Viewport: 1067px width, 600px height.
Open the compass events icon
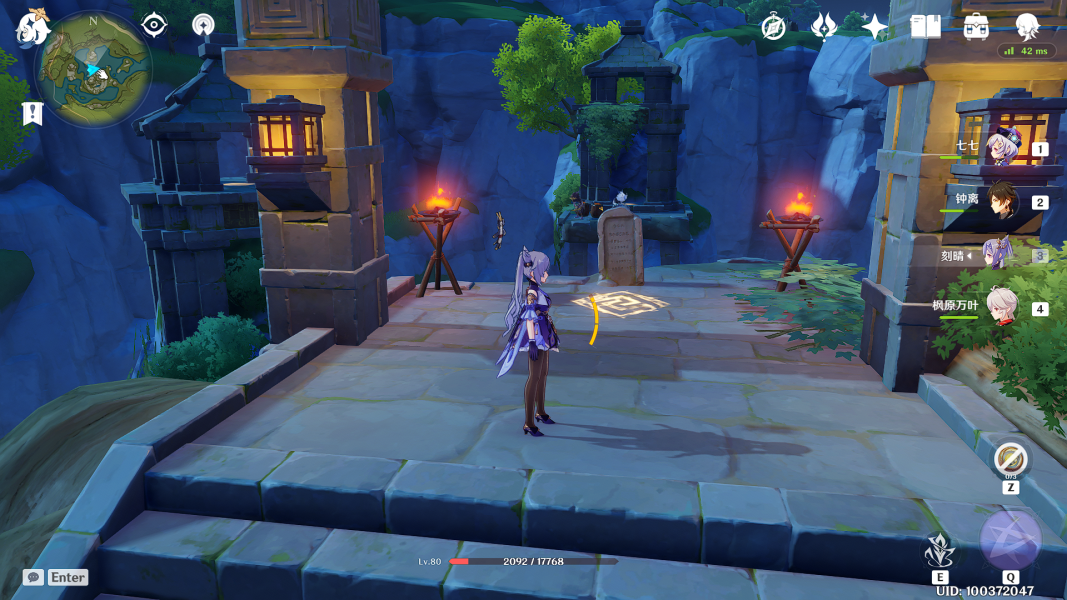click(773, 27)
